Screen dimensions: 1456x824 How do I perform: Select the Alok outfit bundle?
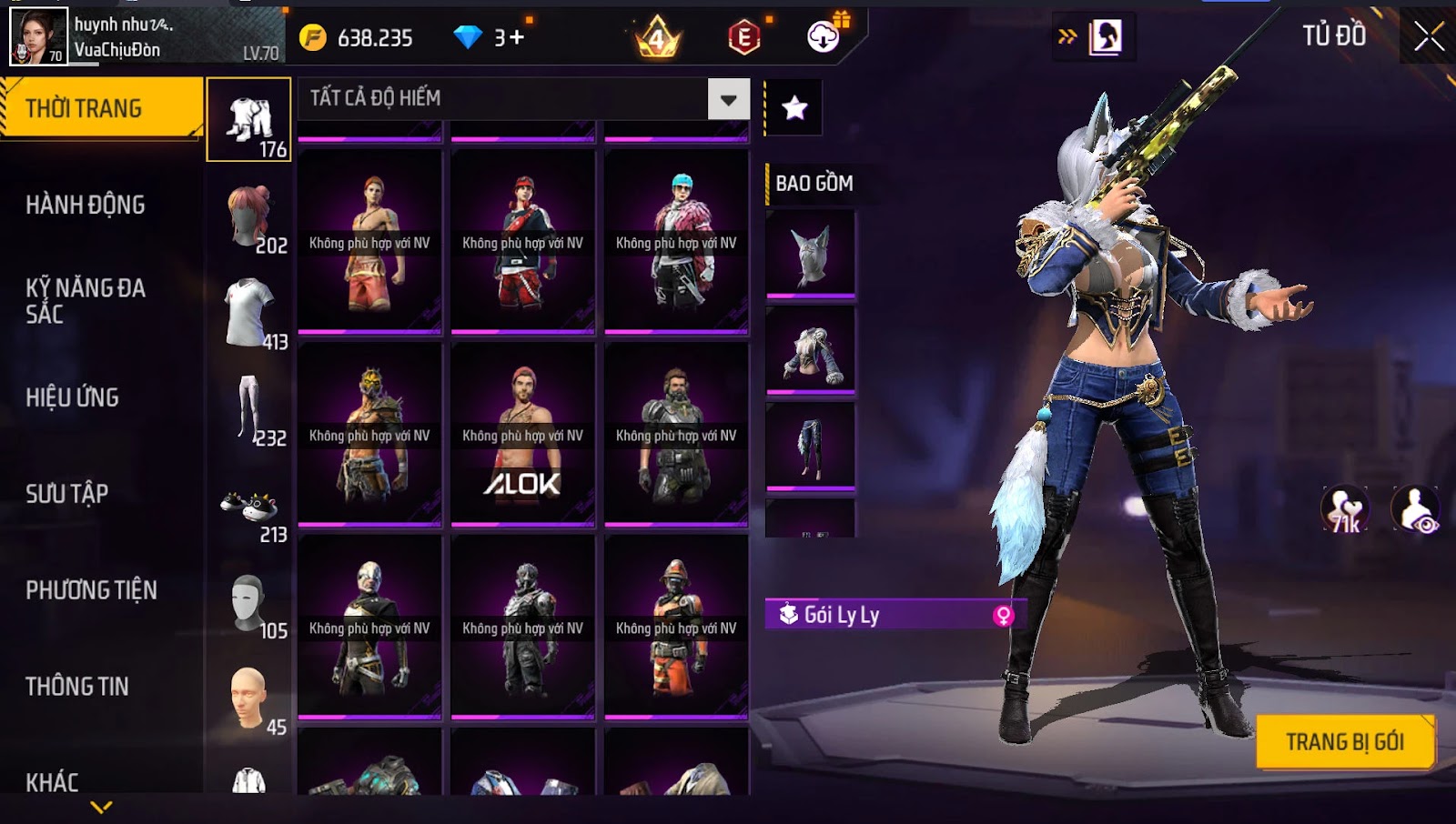(522, 435)
